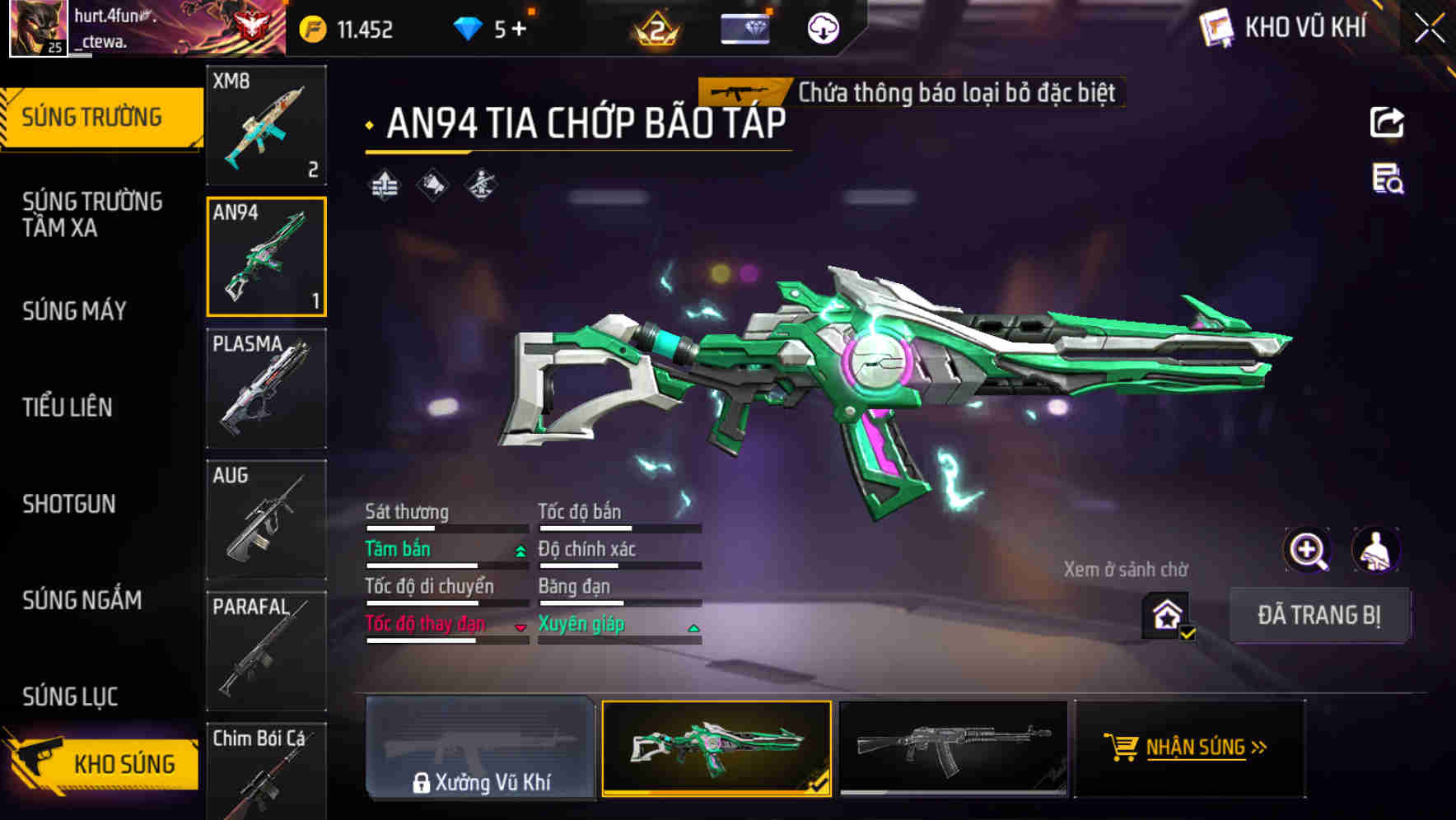Click the Đã Trang Bị button
The height and width of the screenshot is (820, 1456).
click(1318, 615)
